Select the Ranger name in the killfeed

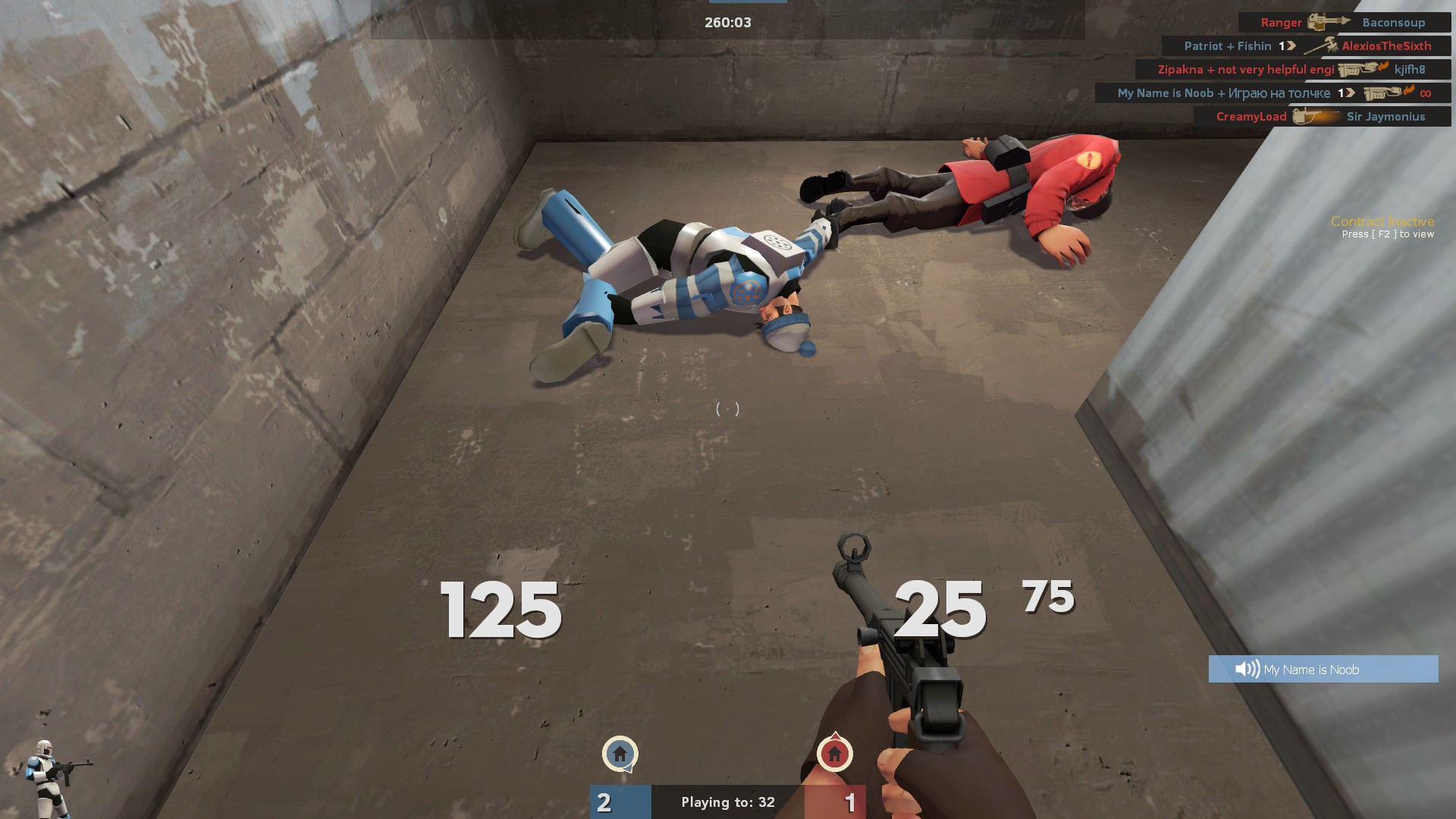(1281, 22)
